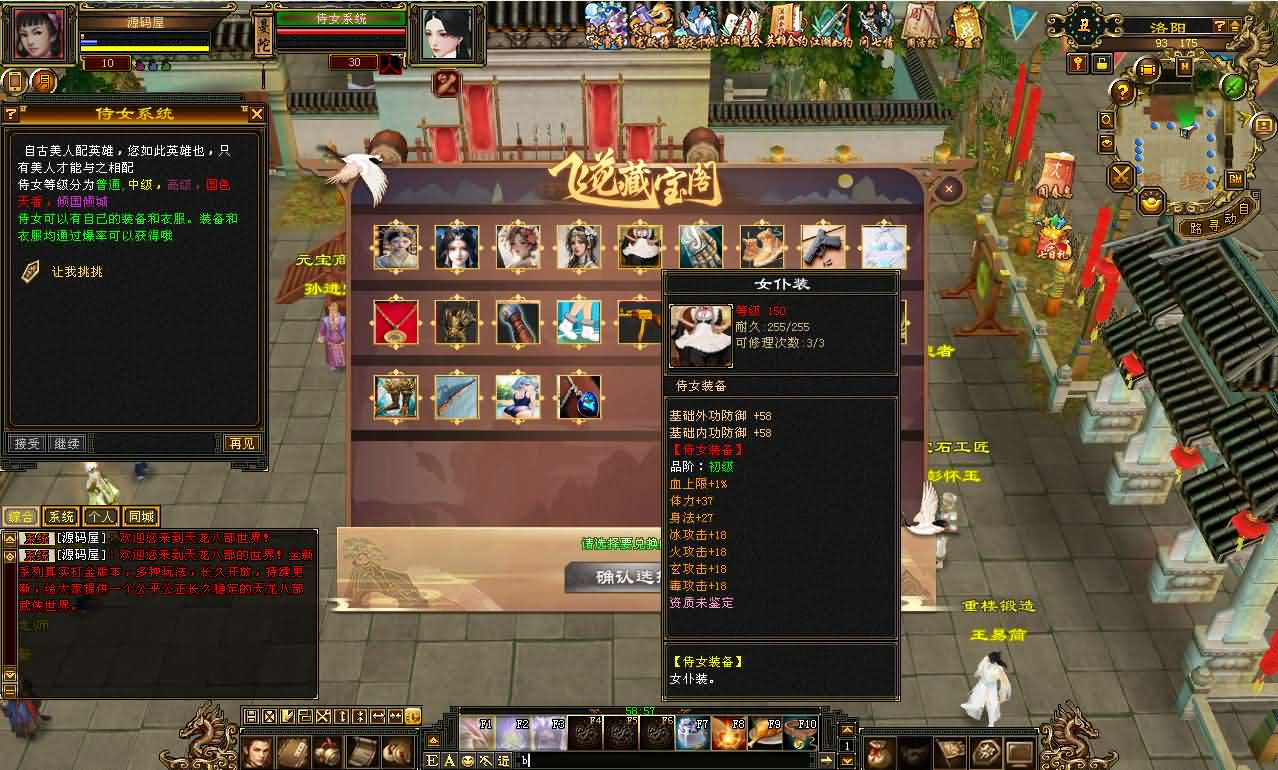Select the red necklace item slot
This screenshot has height=770, width=1278.
point(395,322)
